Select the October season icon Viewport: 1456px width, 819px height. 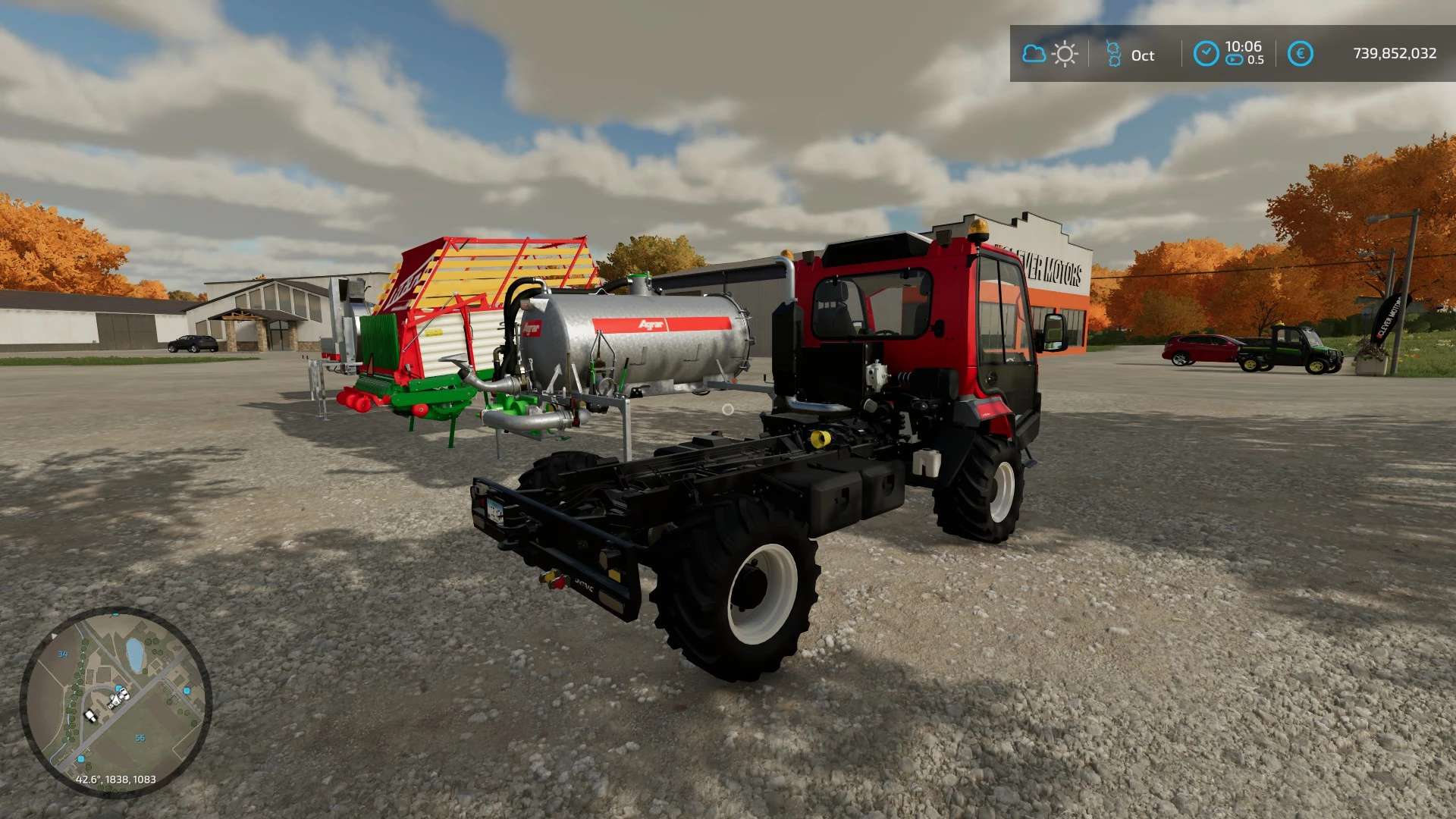pos(1113,54)
